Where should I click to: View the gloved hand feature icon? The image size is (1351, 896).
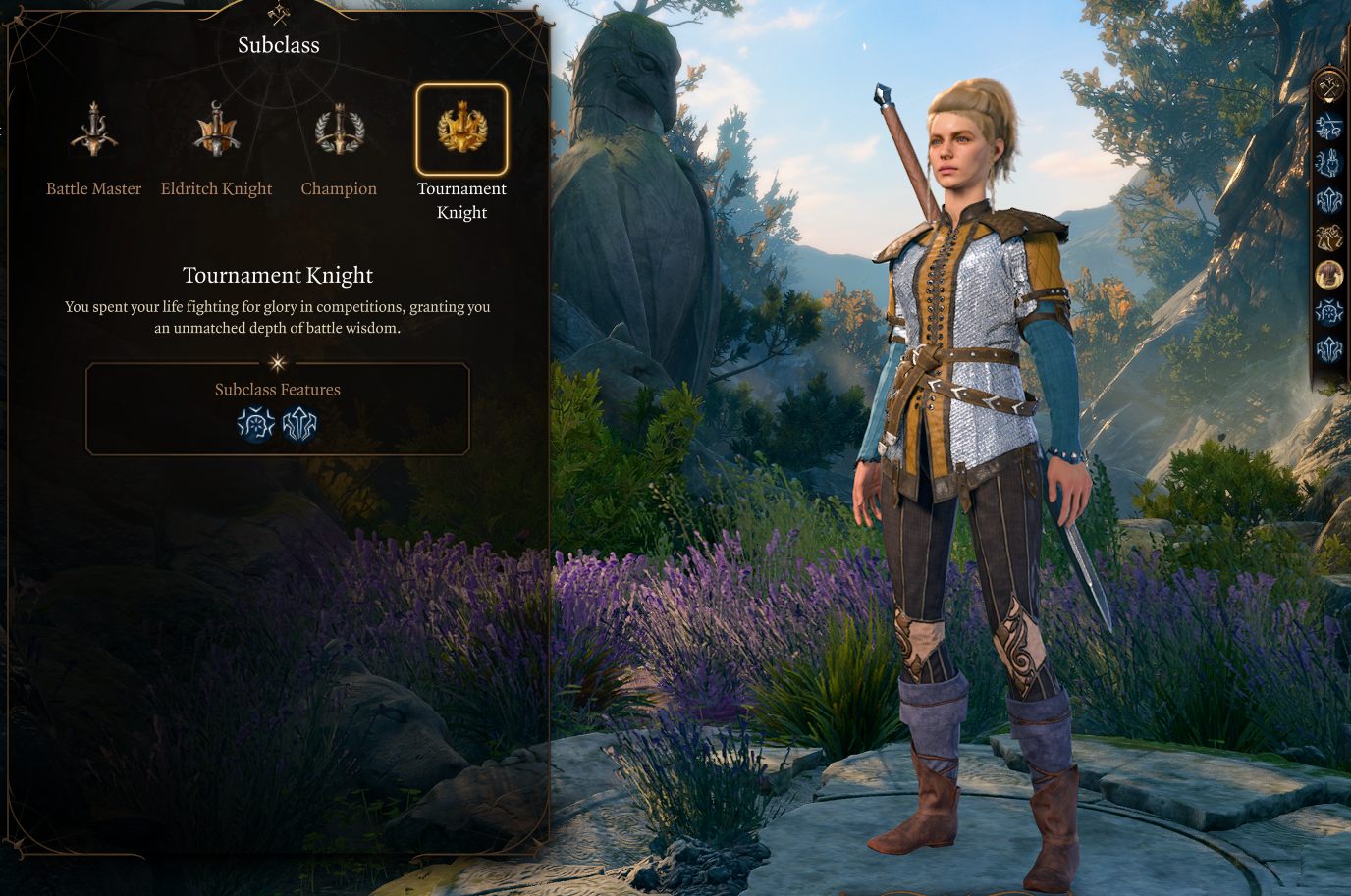(1329, 163)
